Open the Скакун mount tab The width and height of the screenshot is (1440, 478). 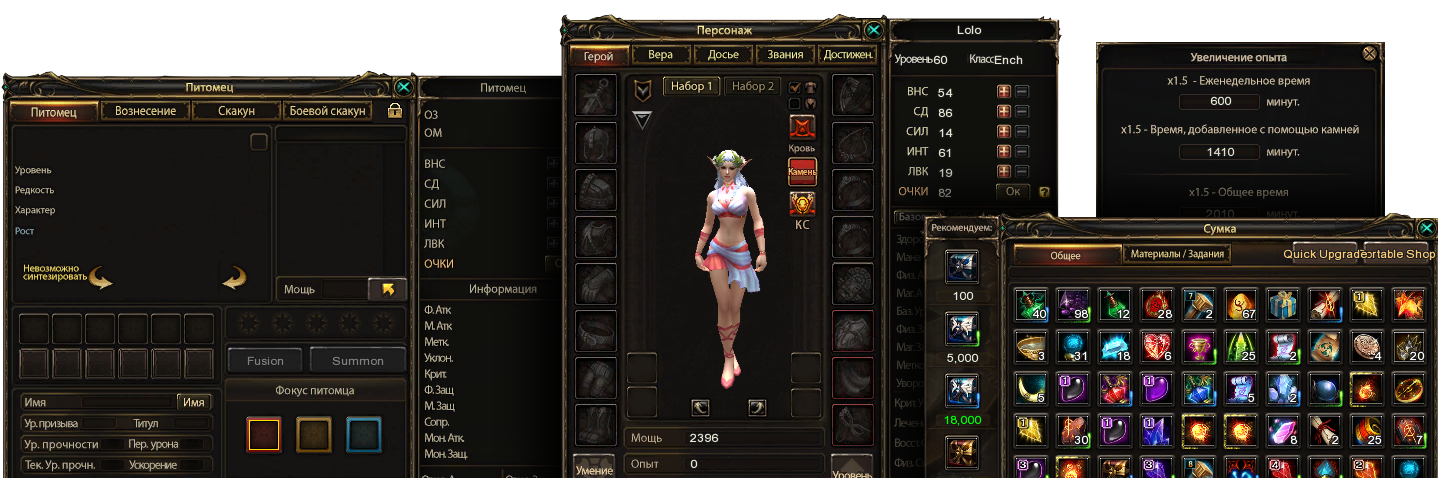(x=236, y=111)
